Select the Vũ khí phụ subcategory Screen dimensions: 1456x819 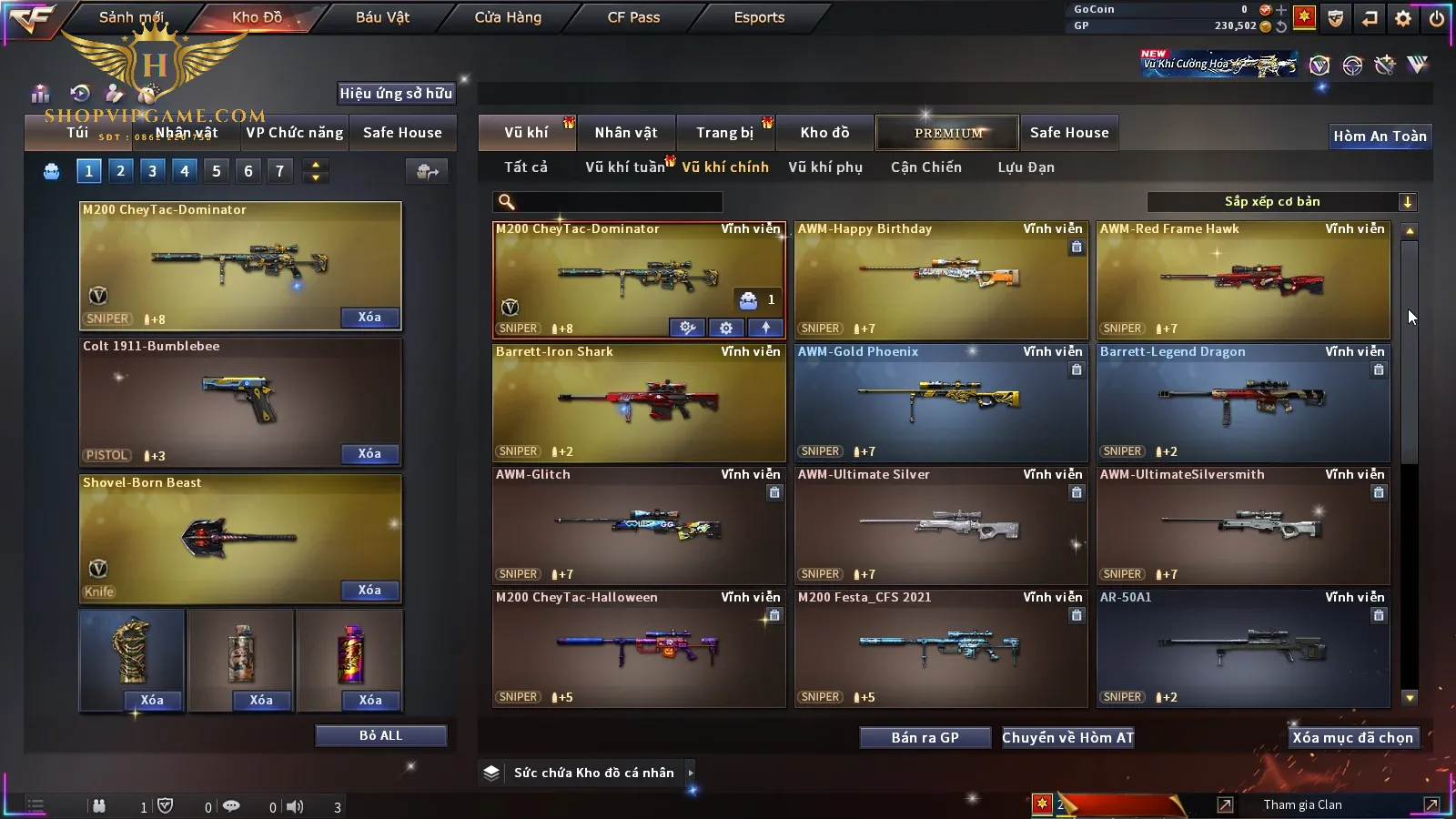point(825,167)
